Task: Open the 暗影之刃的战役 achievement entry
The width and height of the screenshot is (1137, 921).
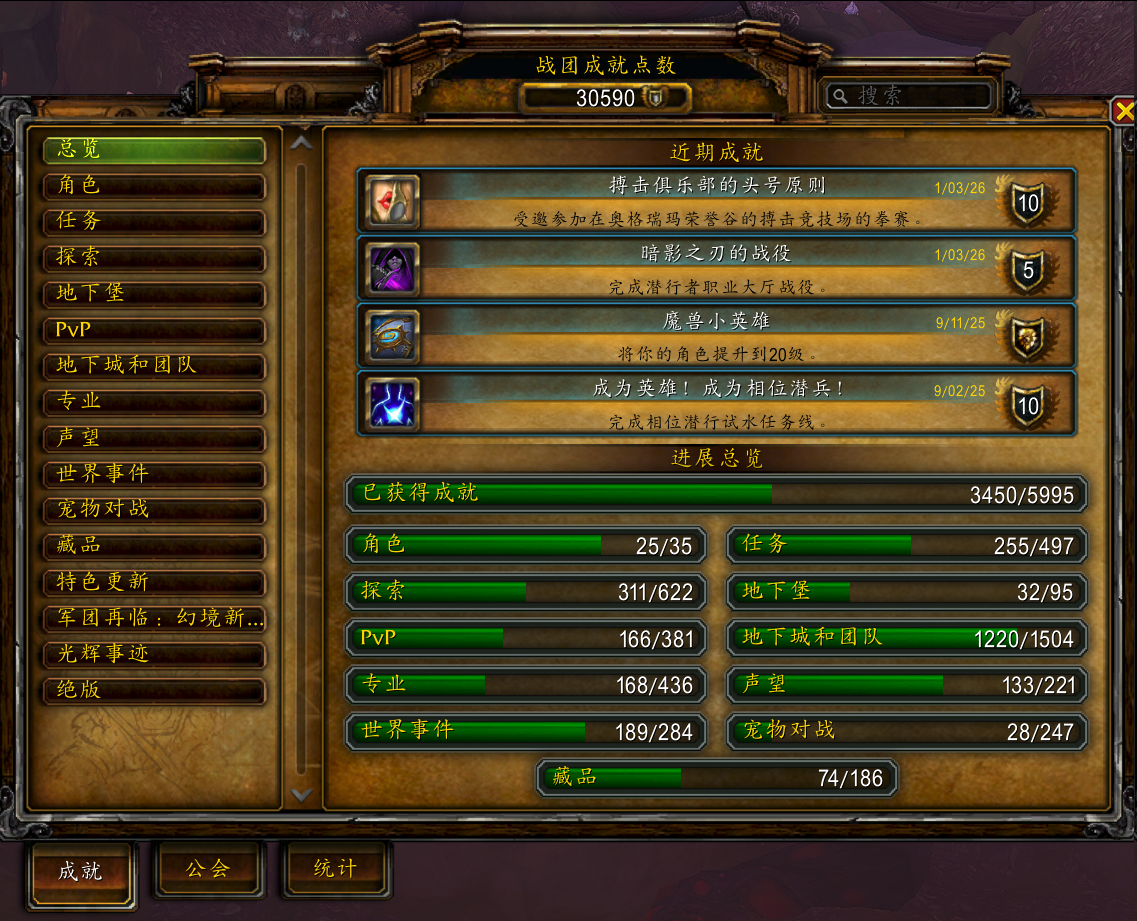Action: (x=716, y=269)
